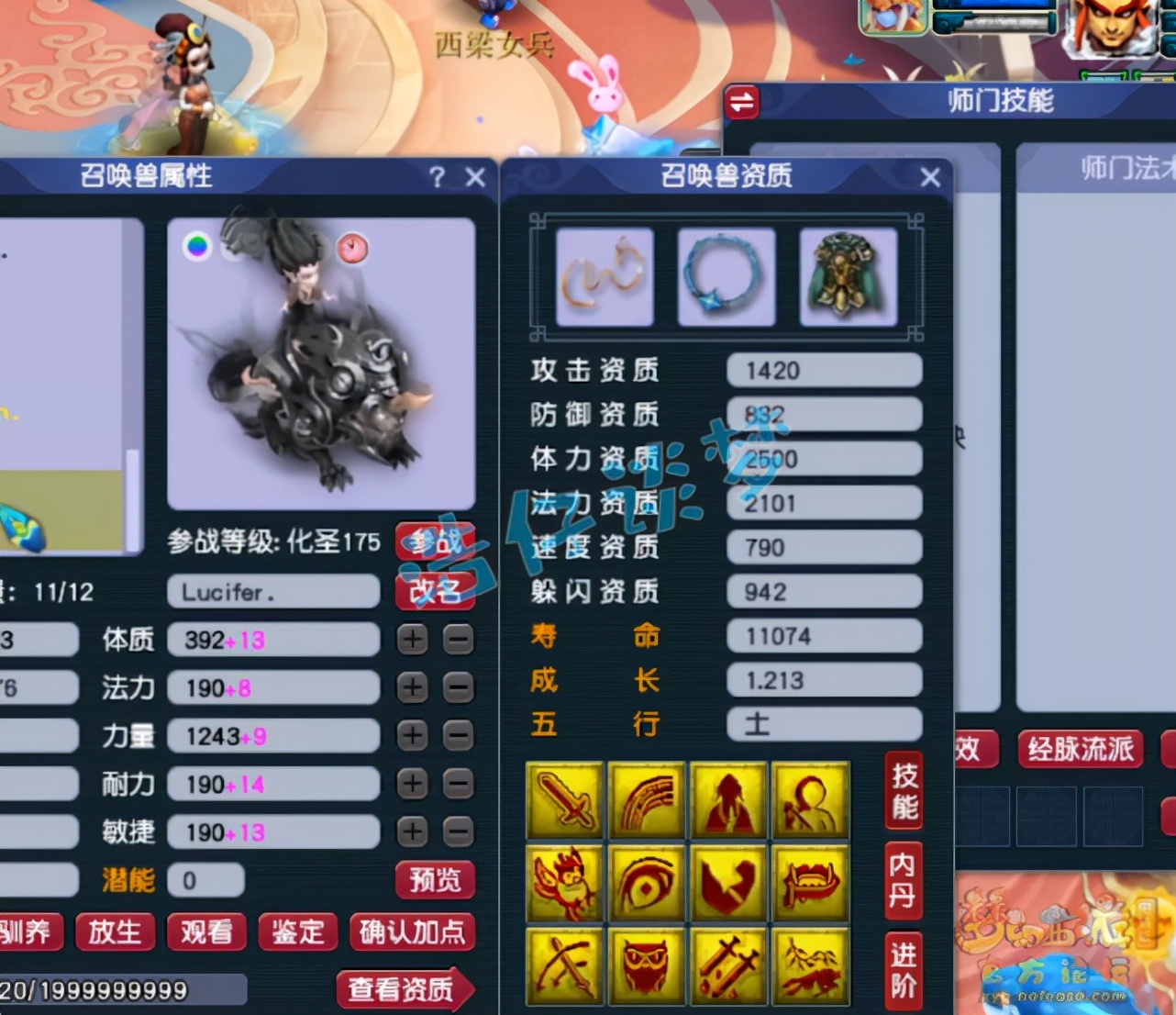
Task: Select the sword attack skill icon
Action: coord(563,798)
